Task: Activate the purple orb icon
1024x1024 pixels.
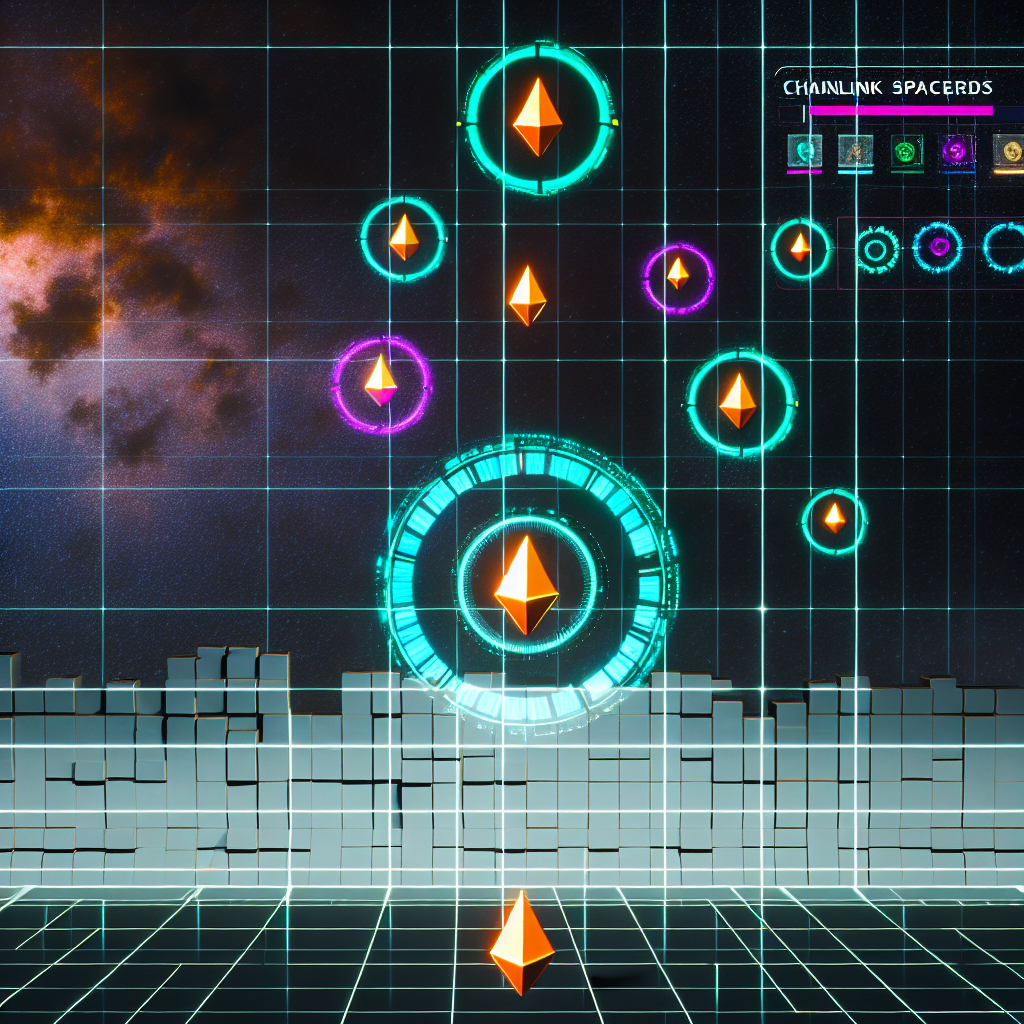Action: pyautogui.click(x=957, y=151)
